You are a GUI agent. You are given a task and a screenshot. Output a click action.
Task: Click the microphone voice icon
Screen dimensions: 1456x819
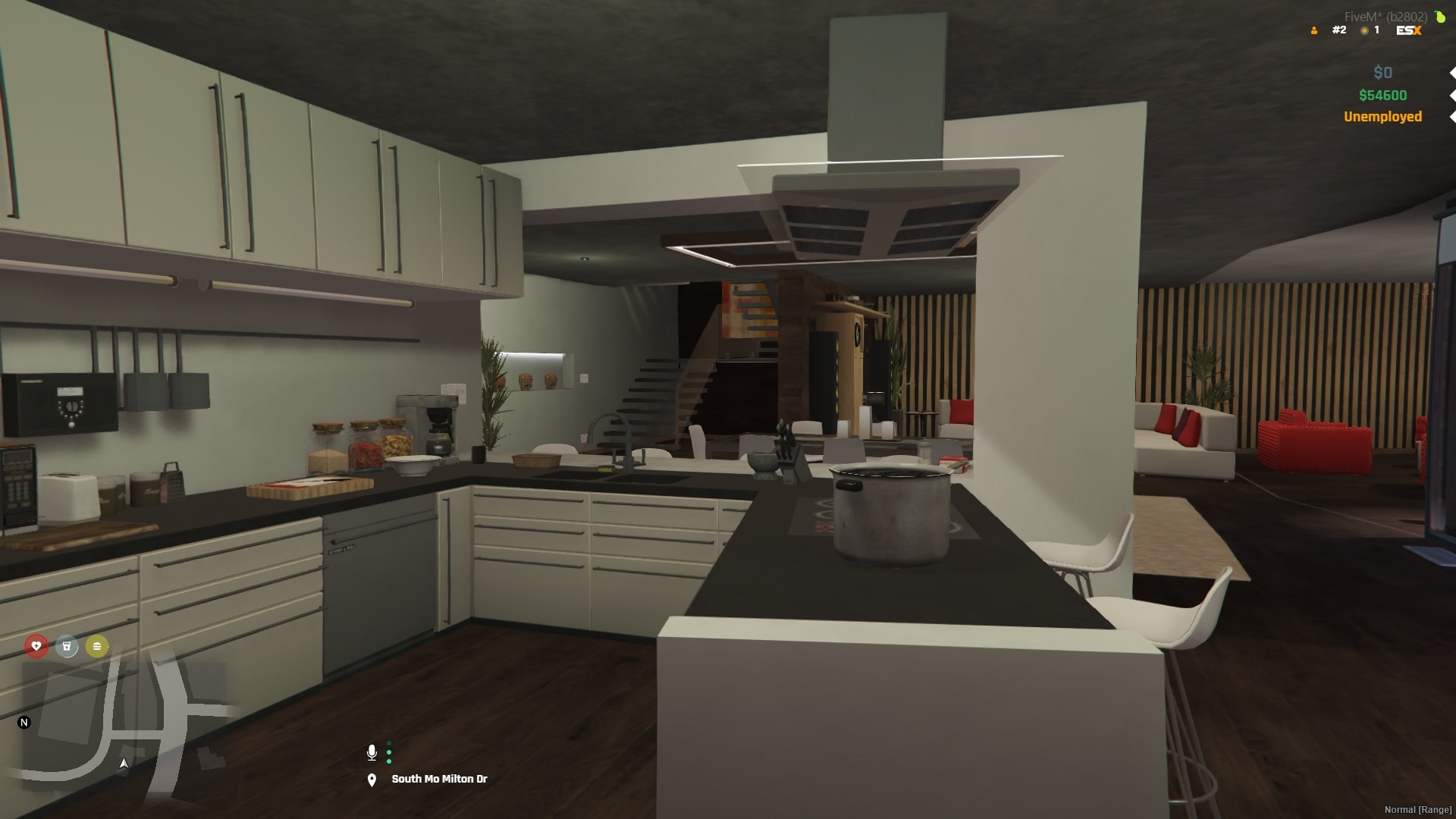click(x=372, y=753)
